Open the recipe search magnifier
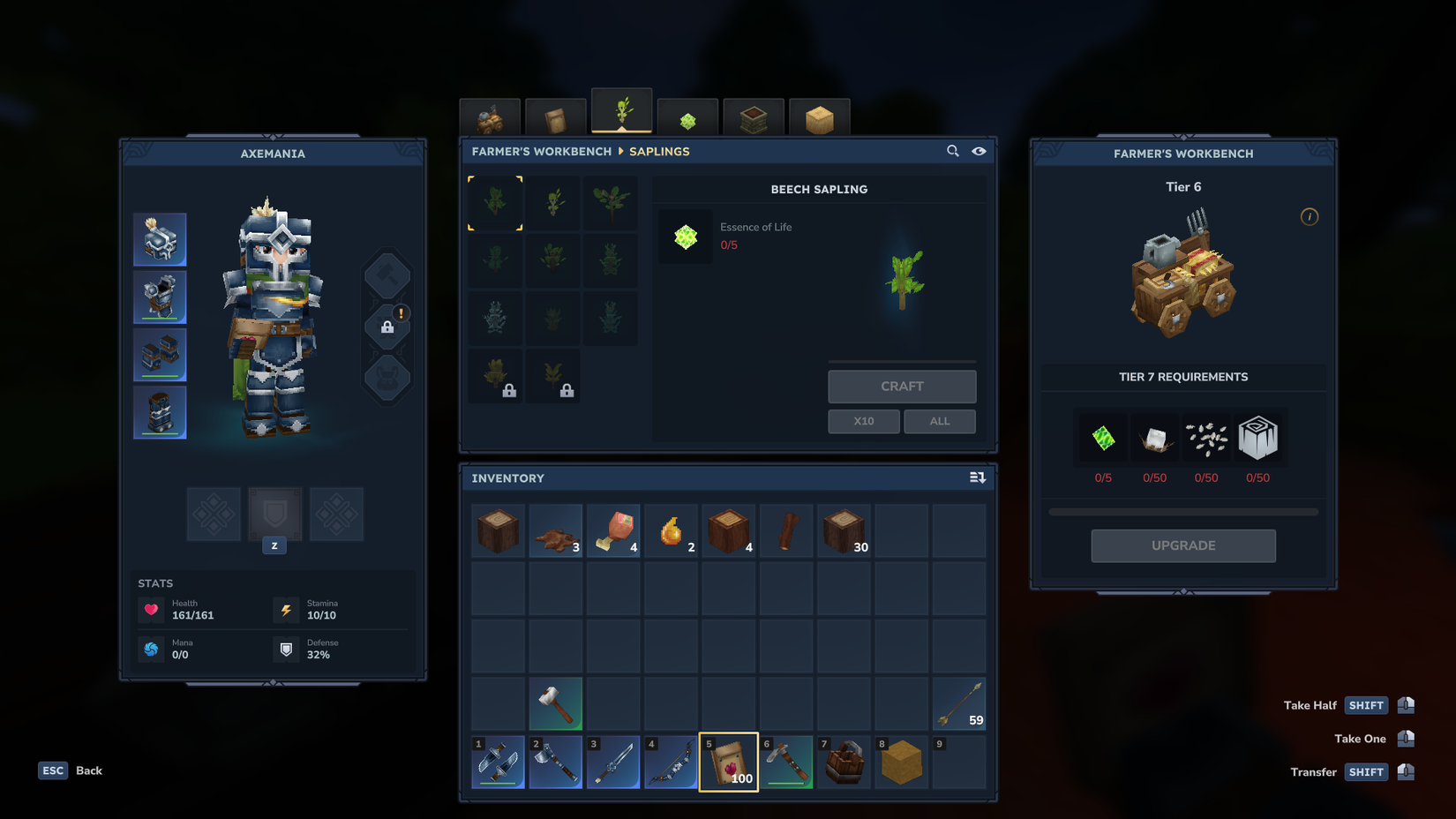The width and height of the screenshot is (1456, 819). click(x=953, y=151)
